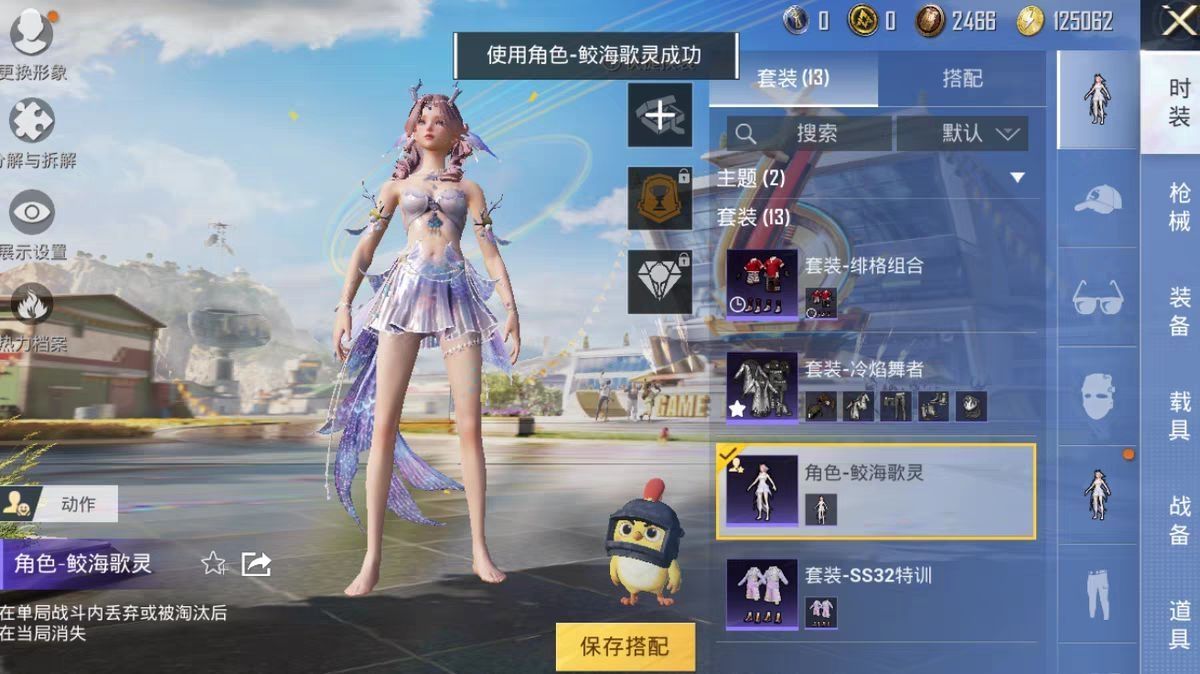The width and height of the screenshot is (1200, 674).
Task: Open the 载具 vehicles category
Action: point(1178,415)
